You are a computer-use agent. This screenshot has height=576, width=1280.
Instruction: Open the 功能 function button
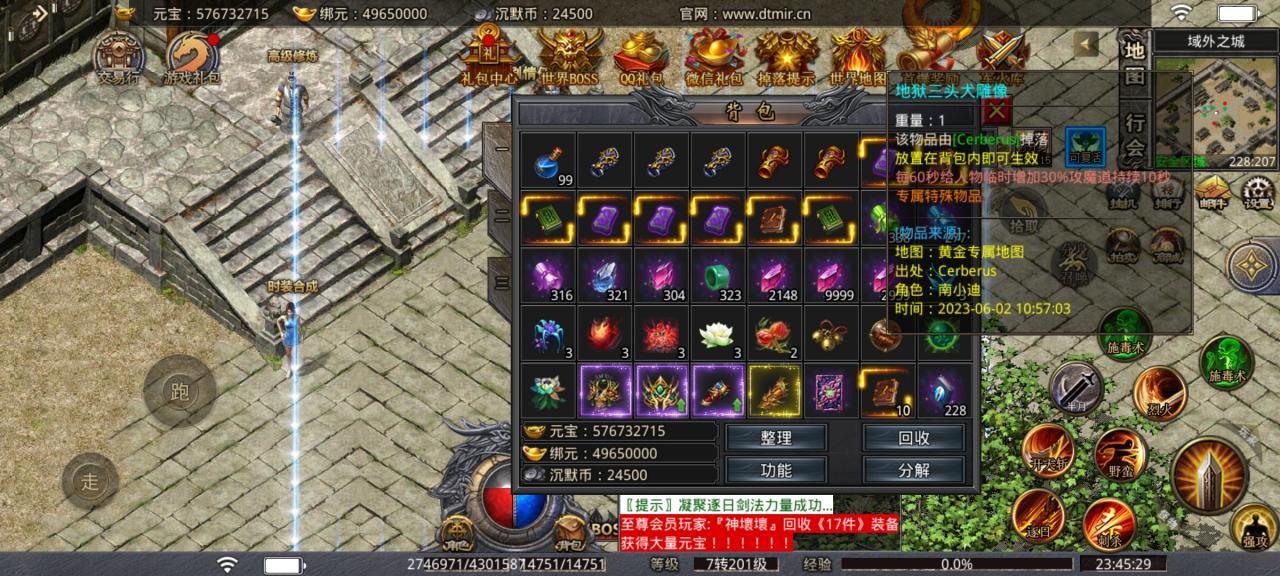coord(776,470)
